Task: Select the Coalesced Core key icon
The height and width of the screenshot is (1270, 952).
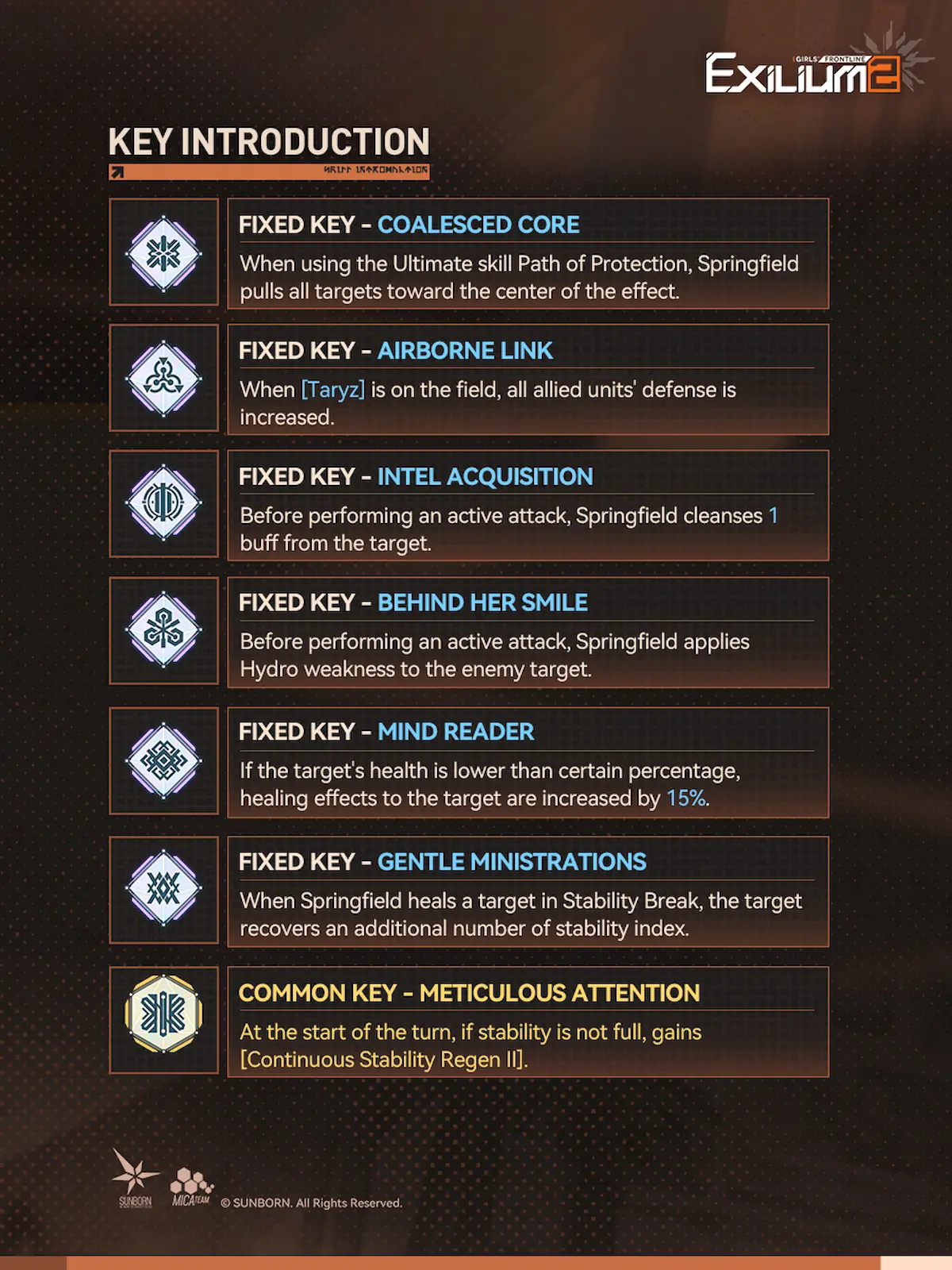Action: click(x=163, y=253)
